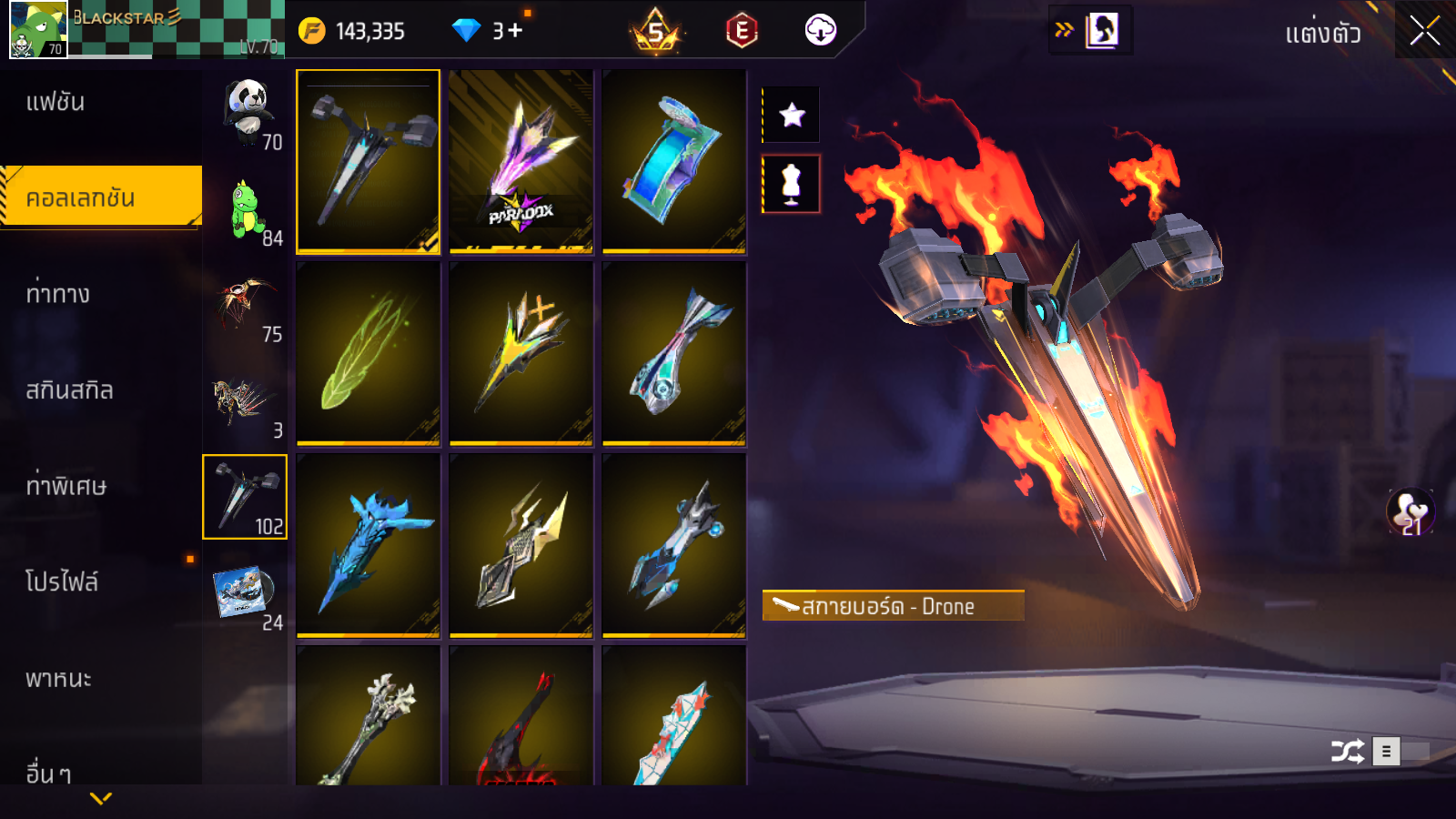This screenshot has width=1456, height=819.
Task: Click the gold coin currency icon
Action: click(x=311, y=31)
